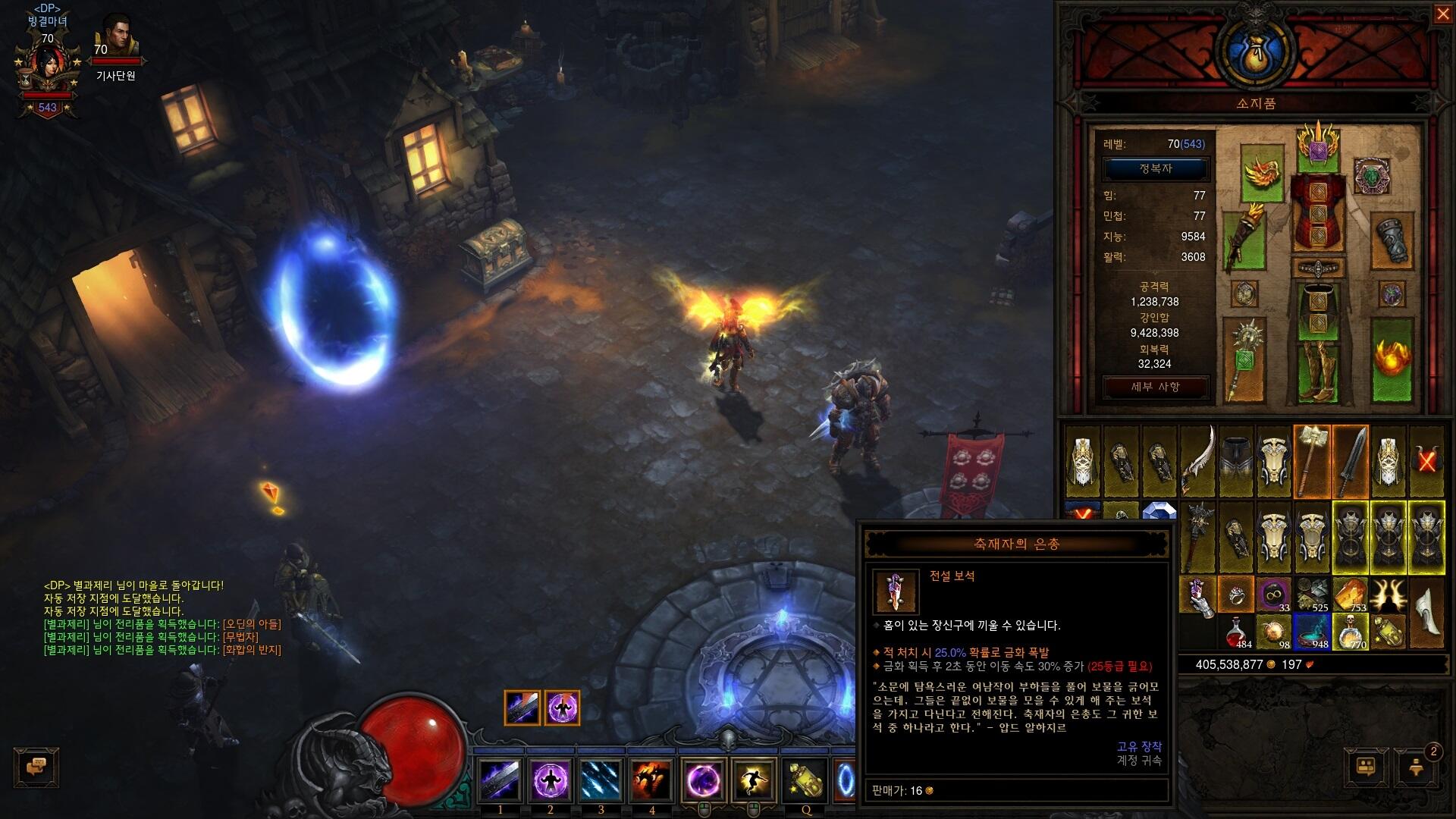This screenshot has width=1456, height=819.
Task: Select the equipped amulet slot
Action: click(x=1371, y=176)
